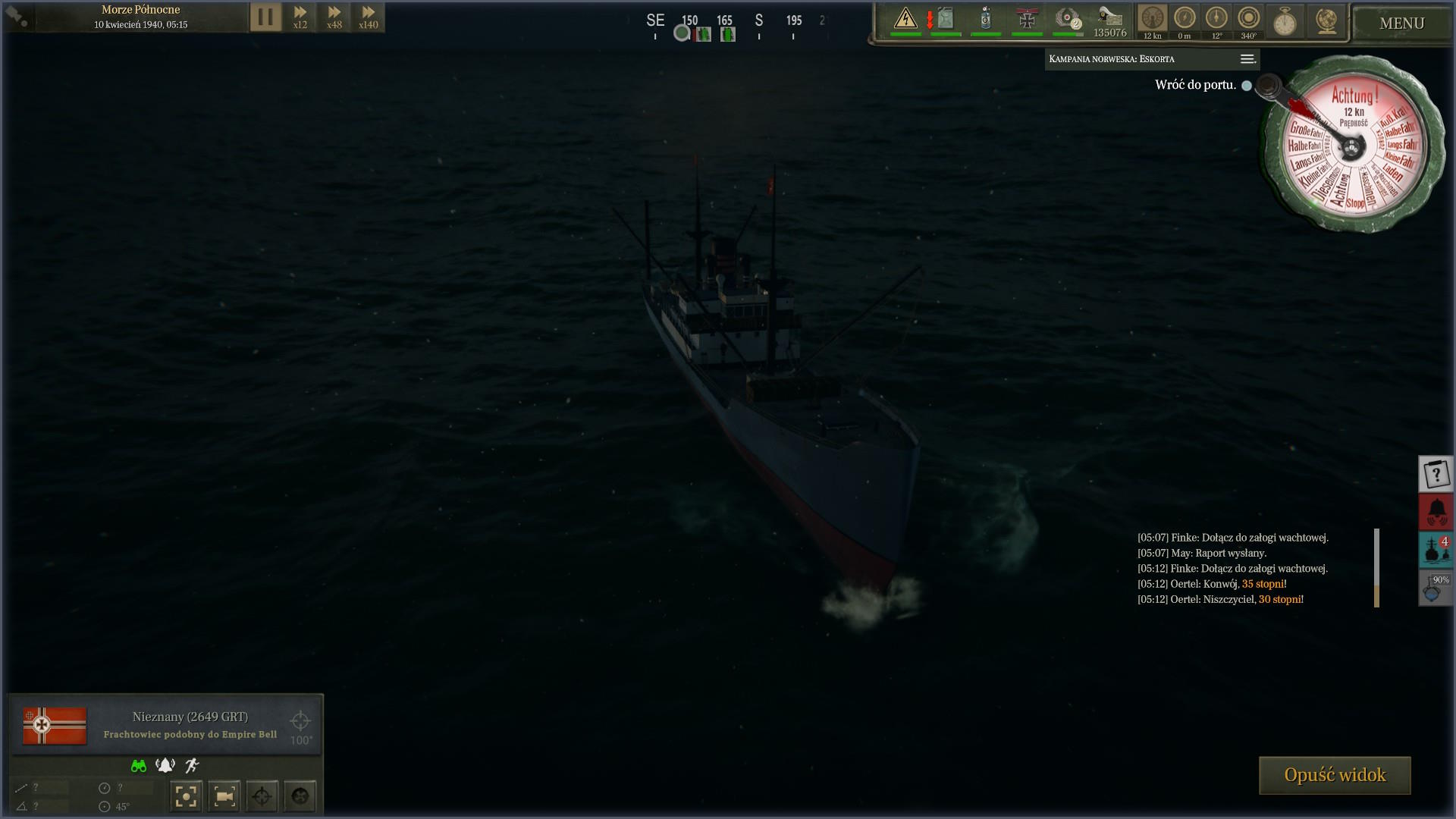Leave the view with Opuść widok
1456x819 pixels.
coord(1335,775)
